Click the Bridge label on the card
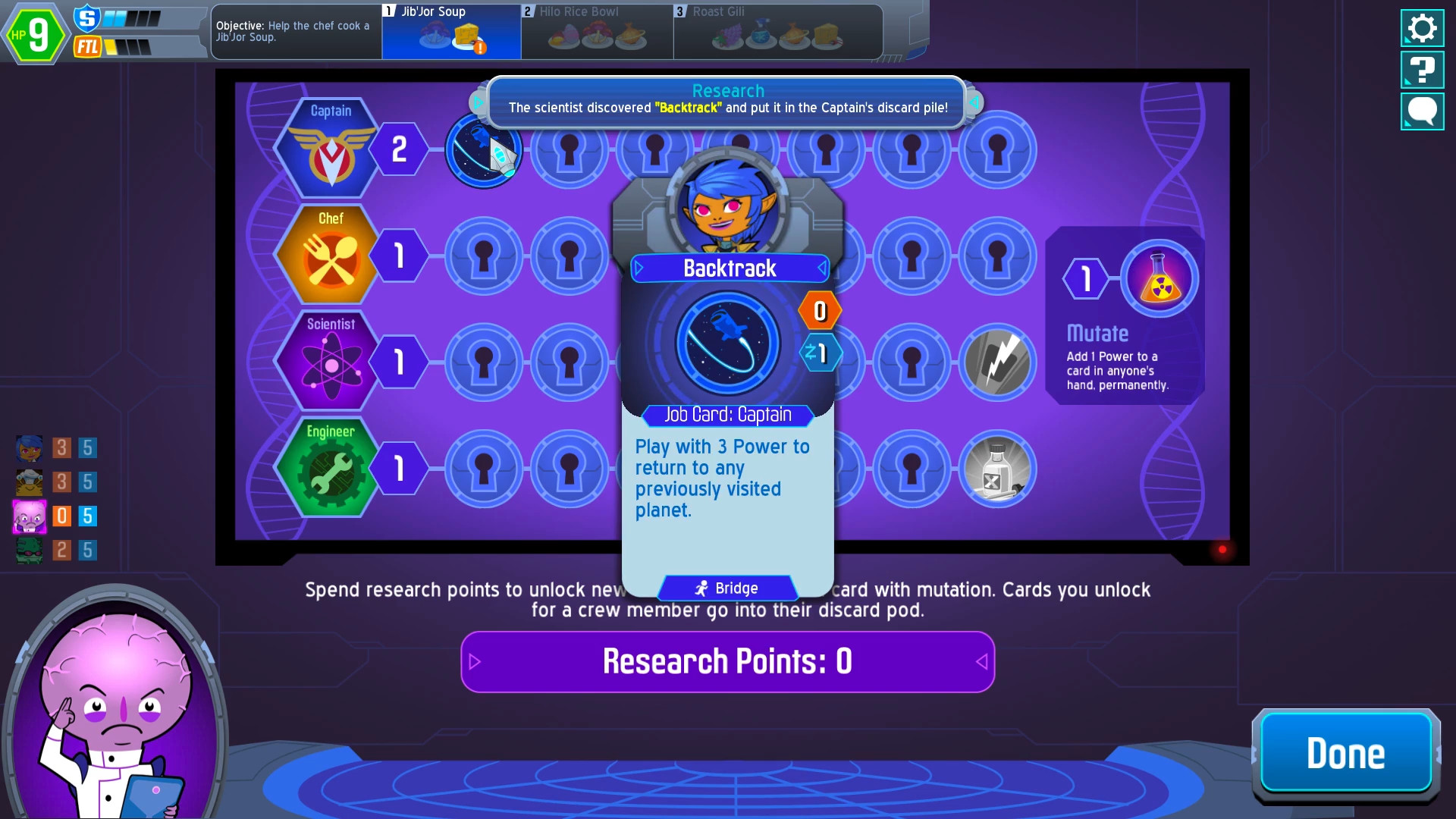Image resolution: width=1456 pixels, height=819 pixels. click(x=727, y=588)
